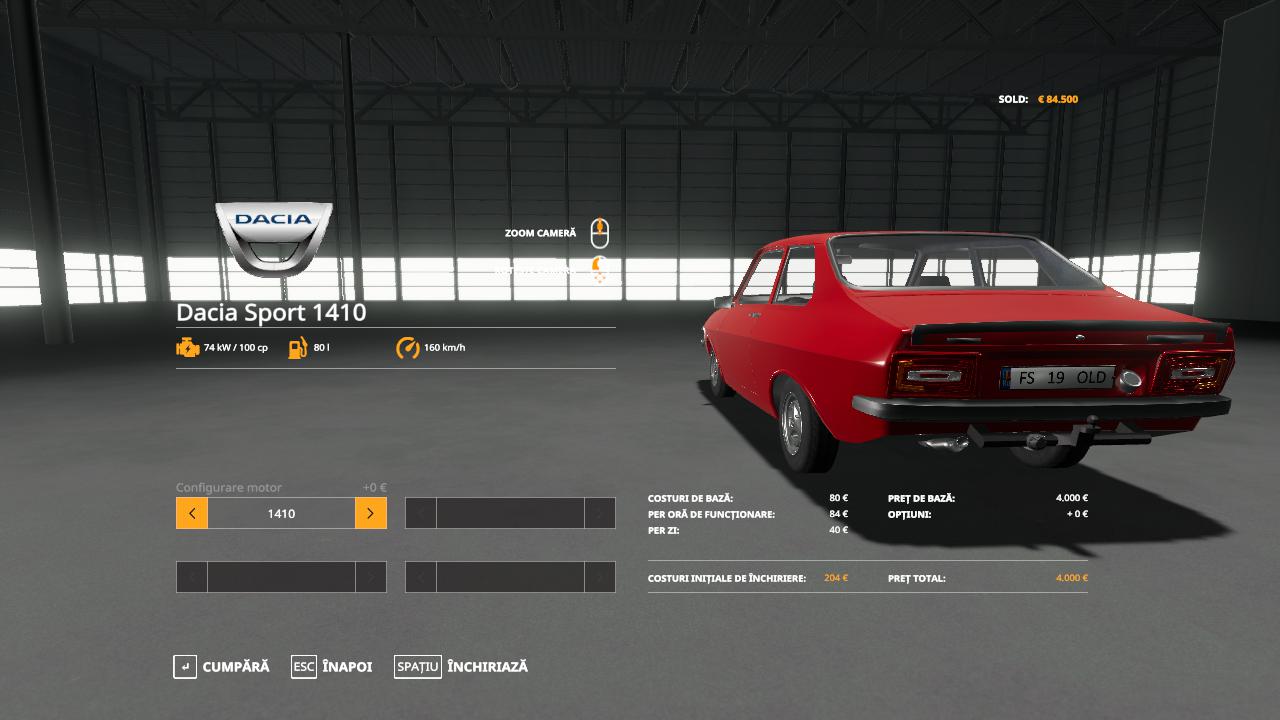The height and width of the screenshot is (720, 1280).
Task: Select next motor configuration arrow
Action: pyautogui.click(x=370, y=513)
